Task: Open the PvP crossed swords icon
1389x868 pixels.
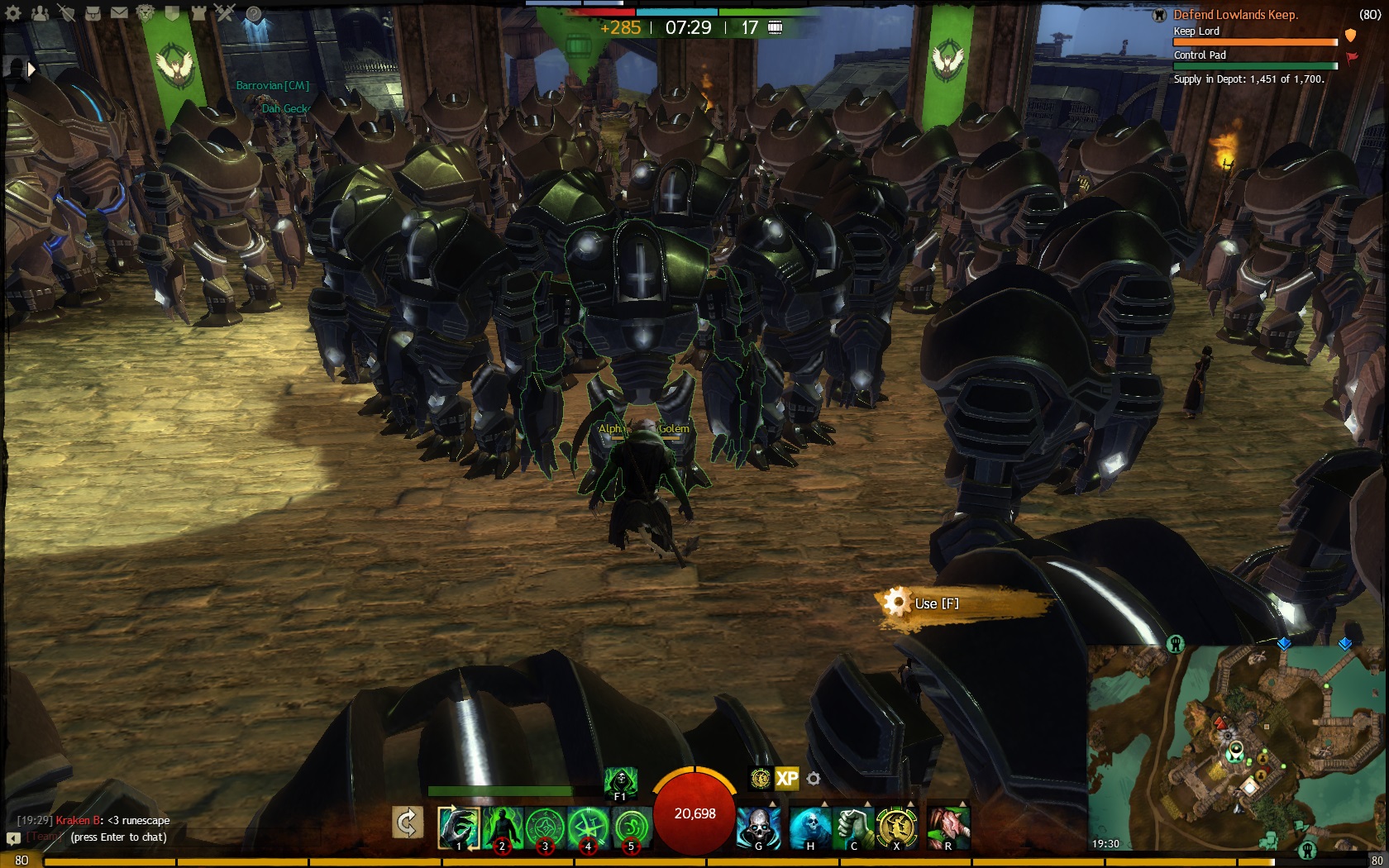Action: (x=226, y=13)
